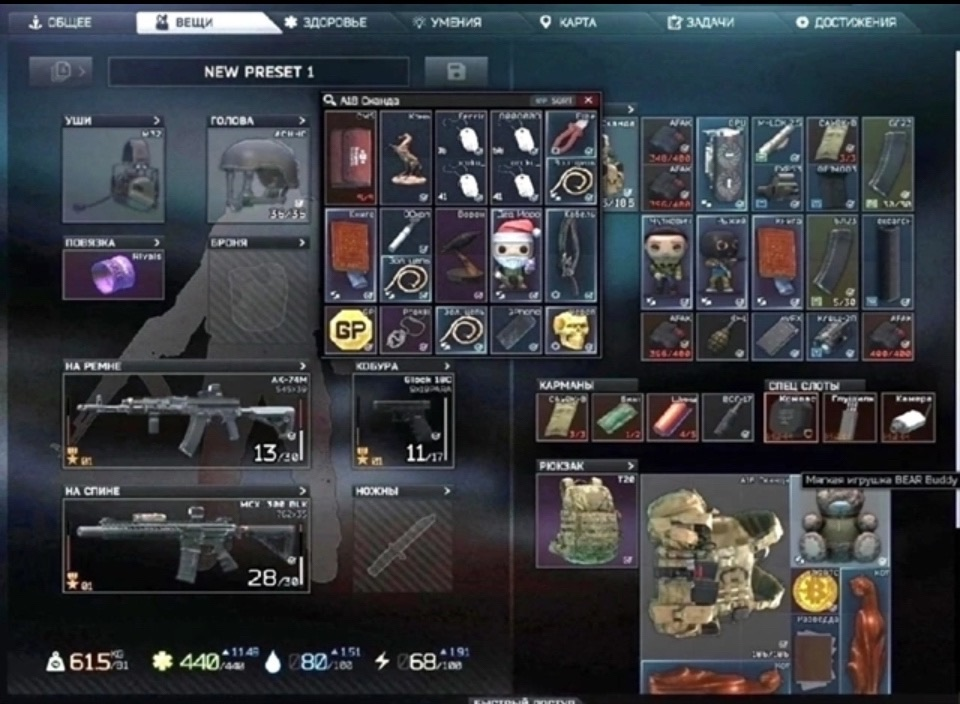Select the golden skull item
Image resolution: width=960 pixels, height=704 pixels.
(x=571, y=330)
